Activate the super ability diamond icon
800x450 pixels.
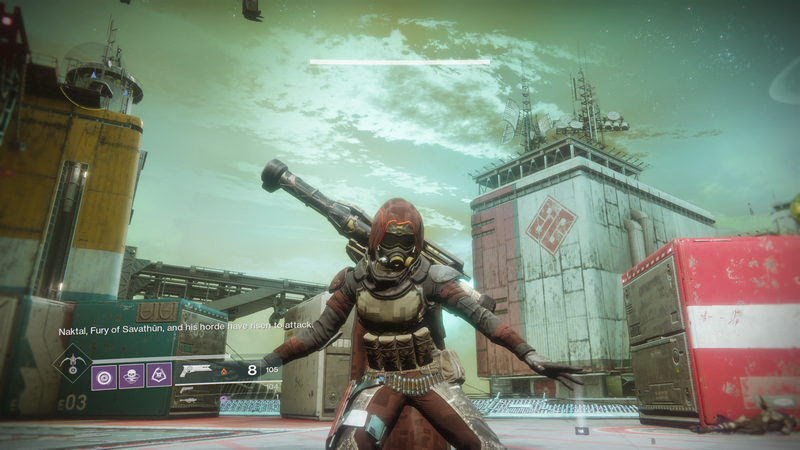71,365
